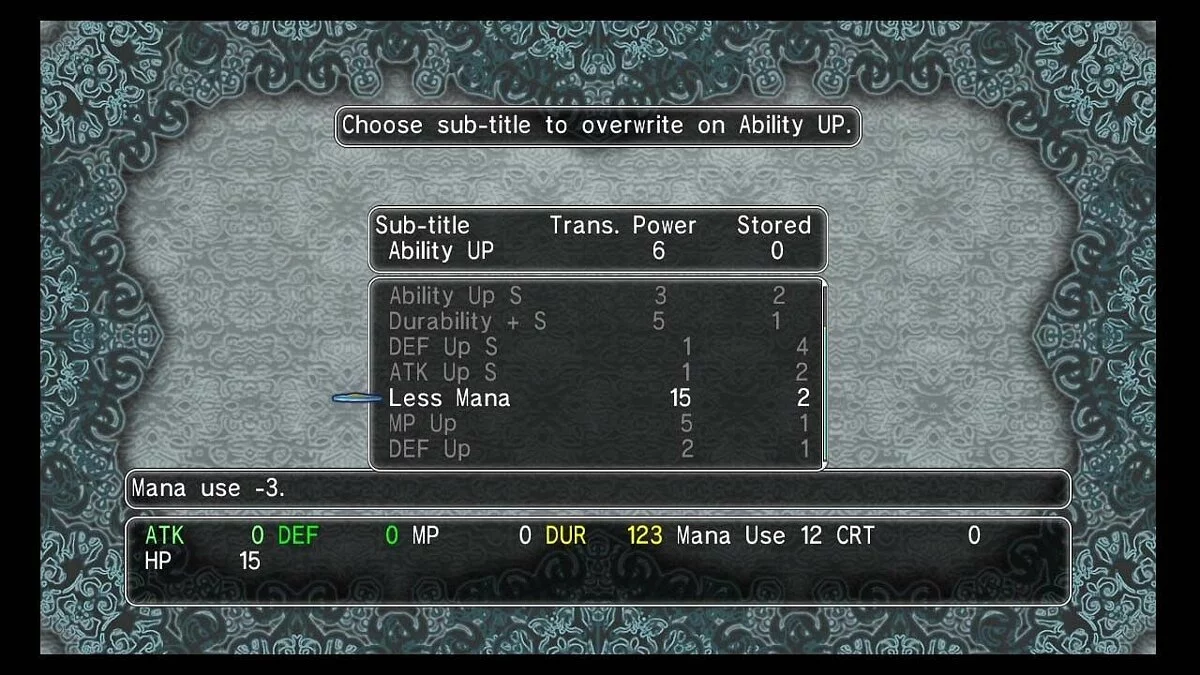Click the DEF Up entry with power 2

429,450
